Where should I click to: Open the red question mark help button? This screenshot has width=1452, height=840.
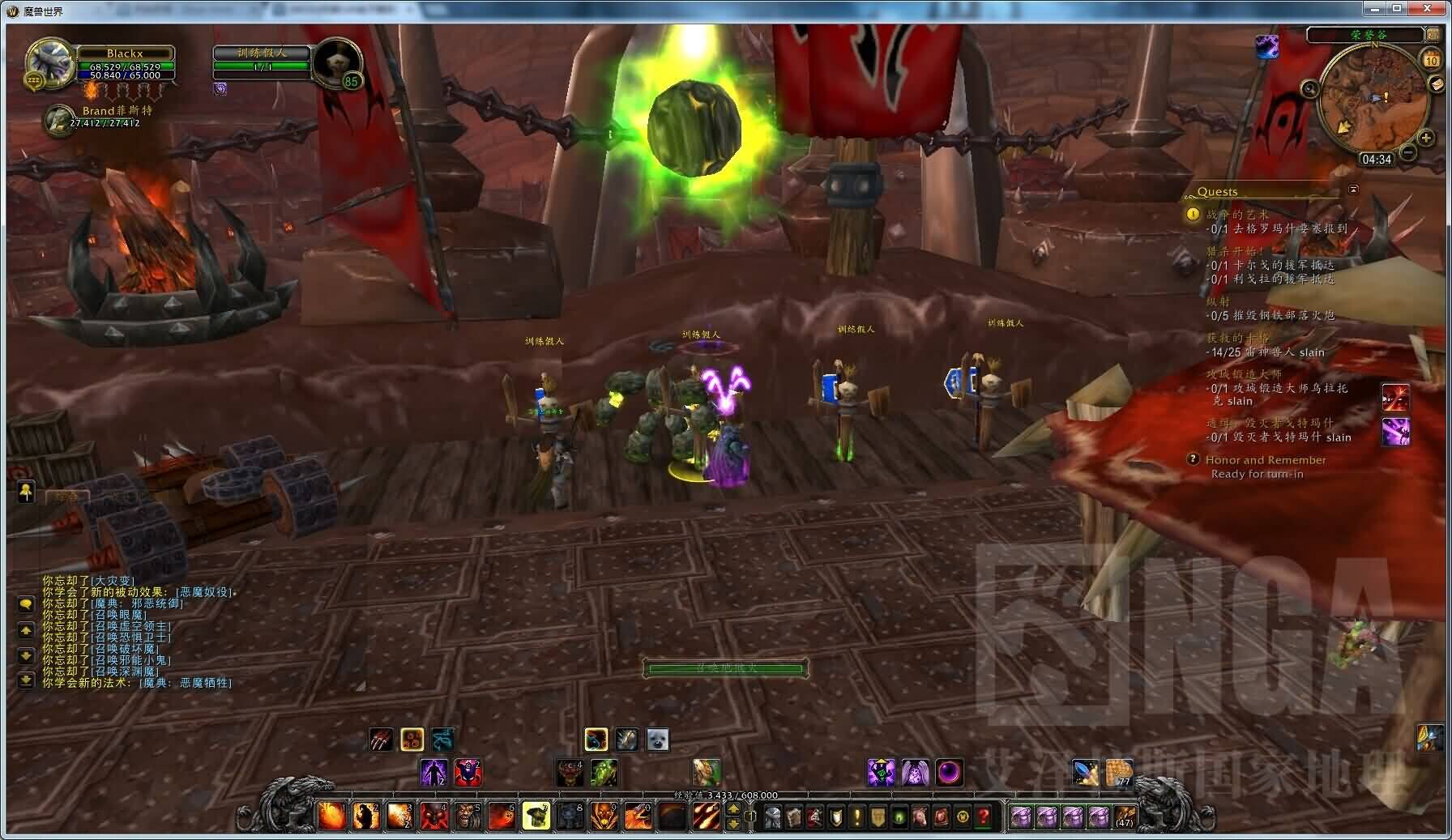click(984, 817)
